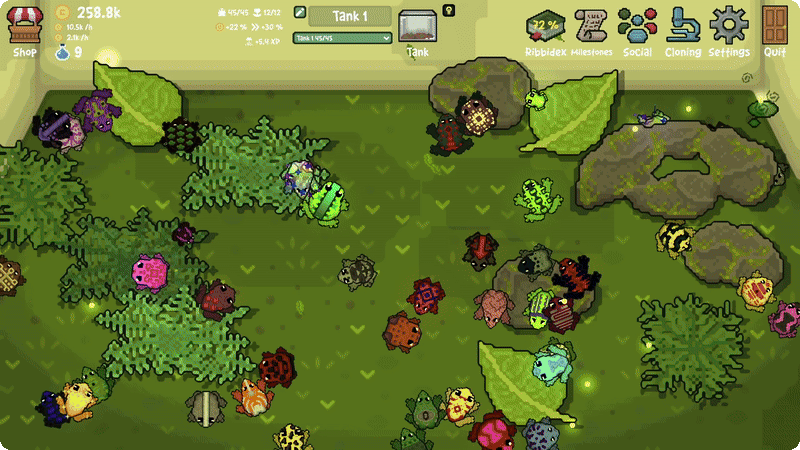
Task: Open game Settings
Action: click(729, 28)
